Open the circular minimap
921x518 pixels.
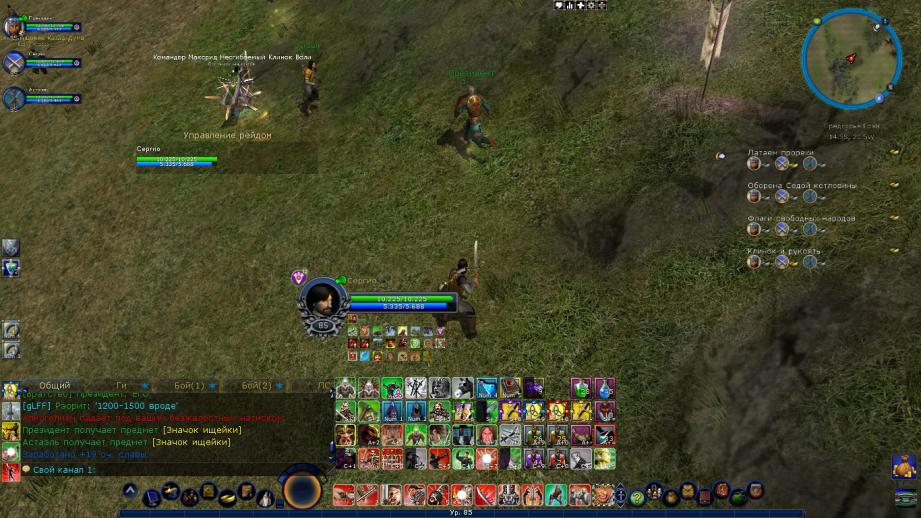tap(851, 58)
